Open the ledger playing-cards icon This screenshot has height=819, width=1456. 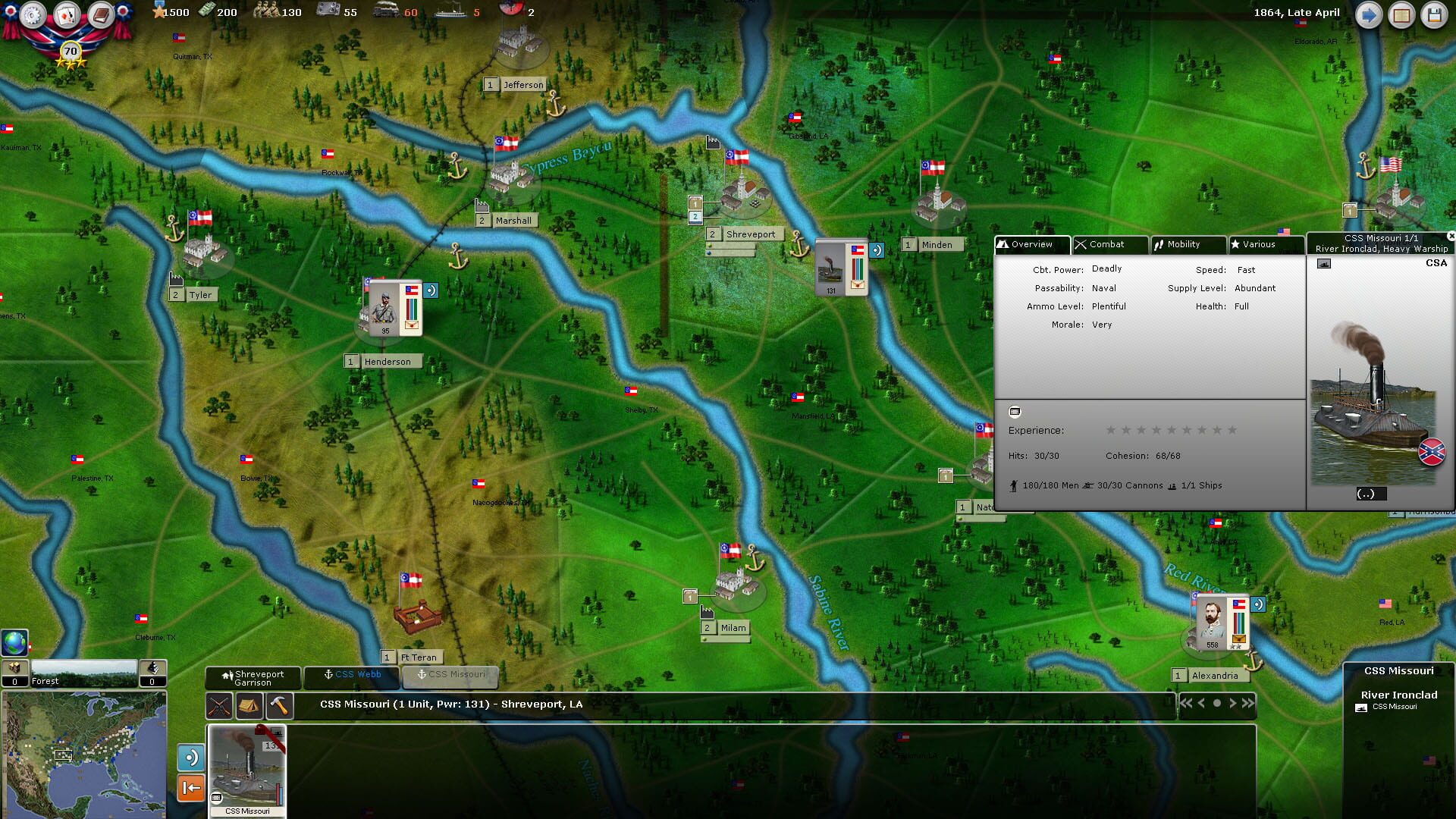[67, 13]
